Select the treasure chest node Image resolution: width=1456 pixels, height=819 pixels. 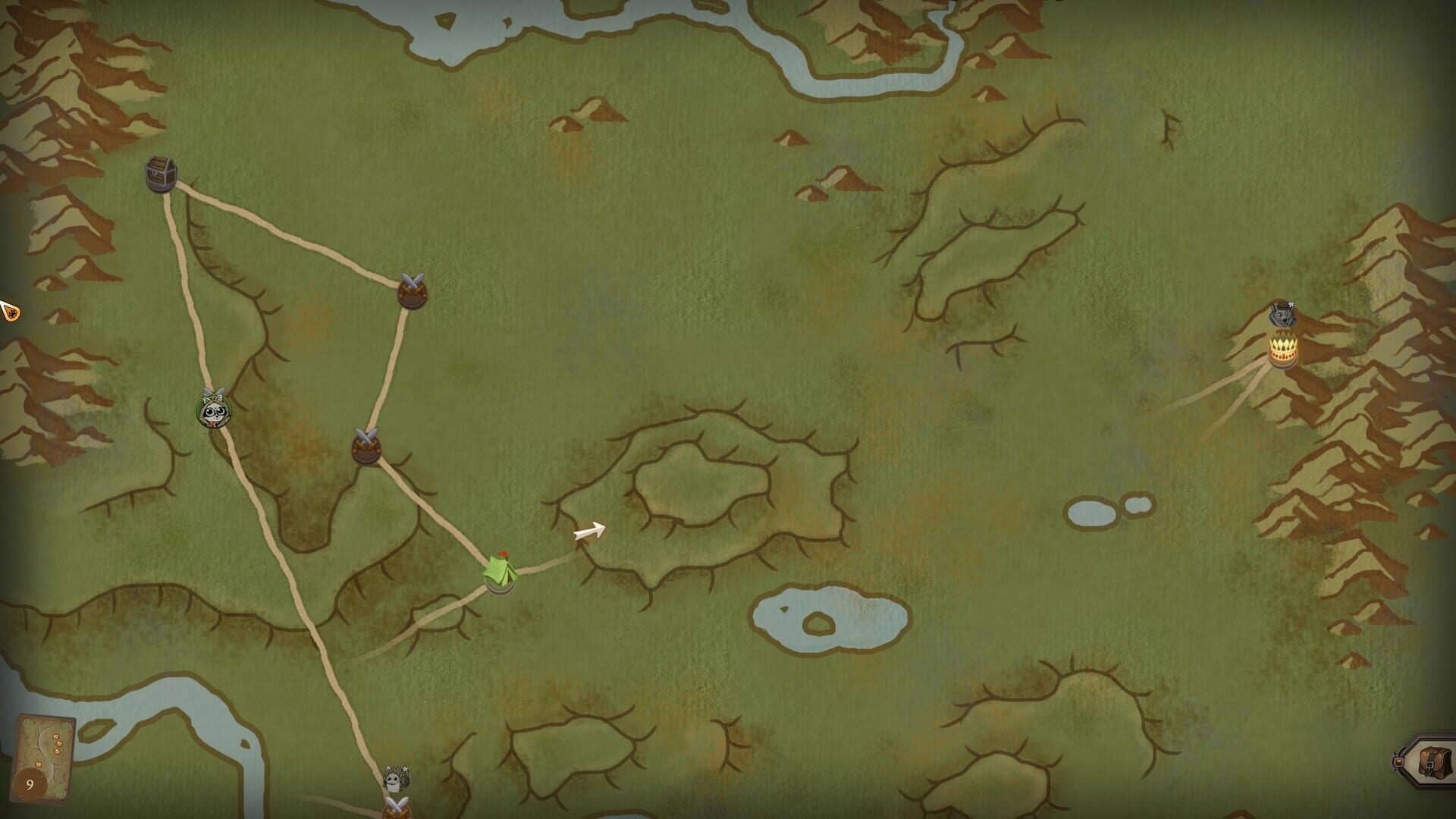tap(159, 173)
